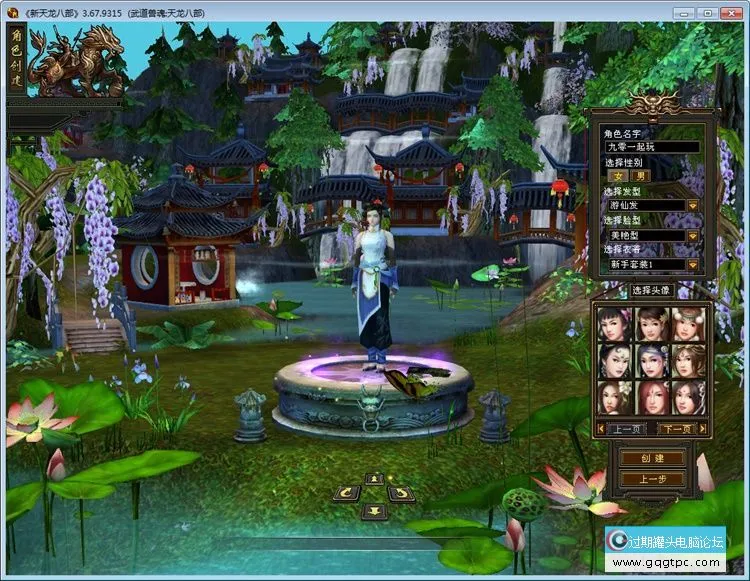Minimize the game window
750x581 pixels.
684,12
